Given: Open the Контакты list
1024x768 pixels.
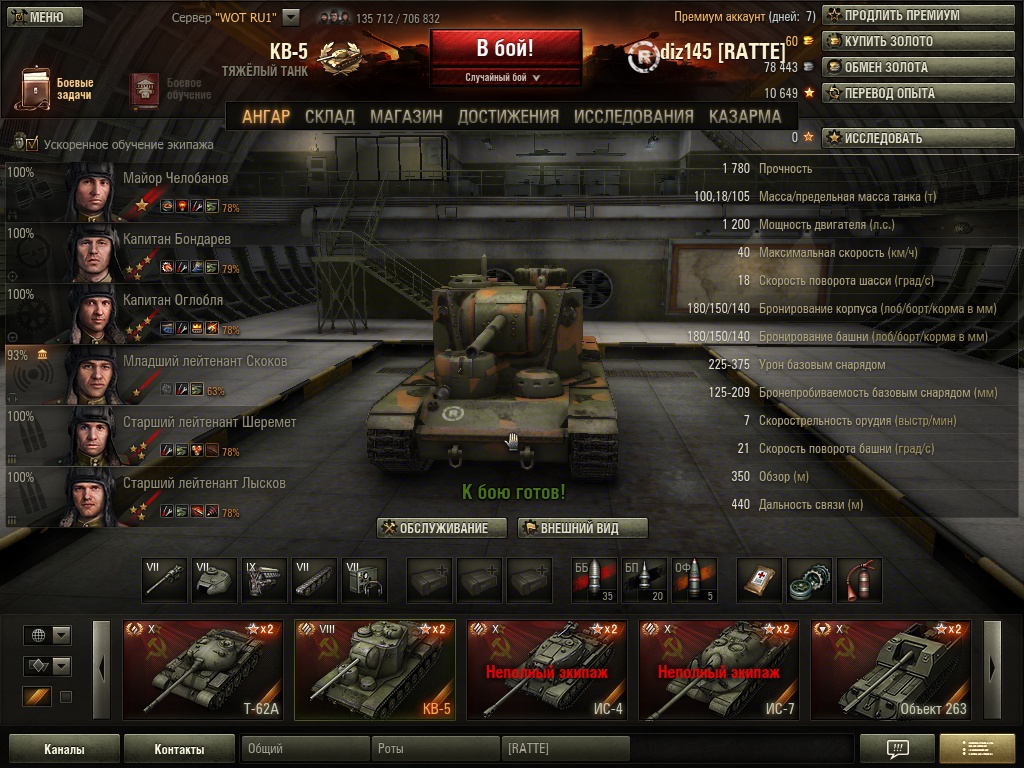Looking at the screenshot, I should [x=180, y=749].
